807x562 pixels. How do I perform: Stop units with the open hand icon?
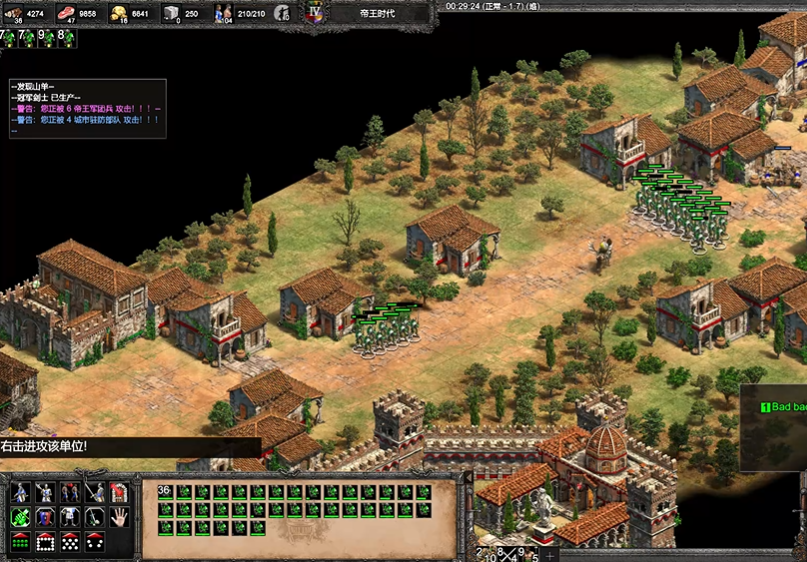point(119,517)
